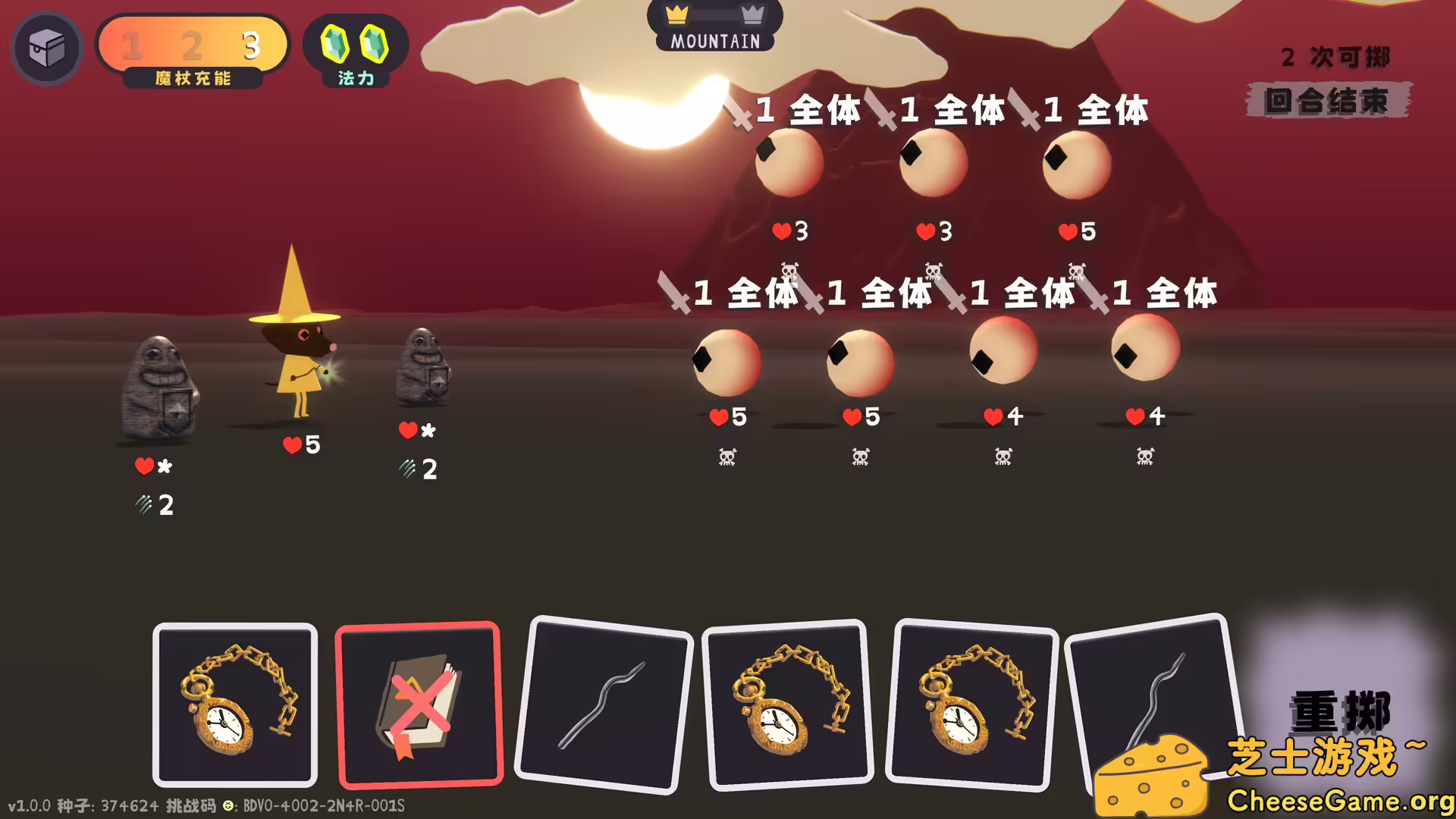Click the 魔杖充能 wand charge label
This screenshot has height=819, width=1456.
pos(192,79)
